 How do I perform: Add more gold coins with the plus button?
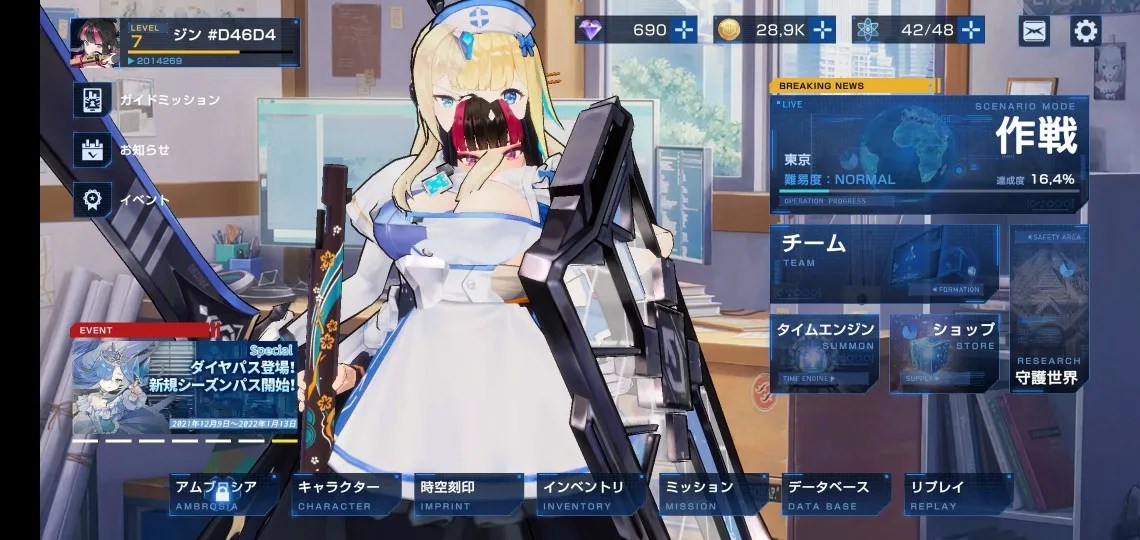tap(822, 30)
